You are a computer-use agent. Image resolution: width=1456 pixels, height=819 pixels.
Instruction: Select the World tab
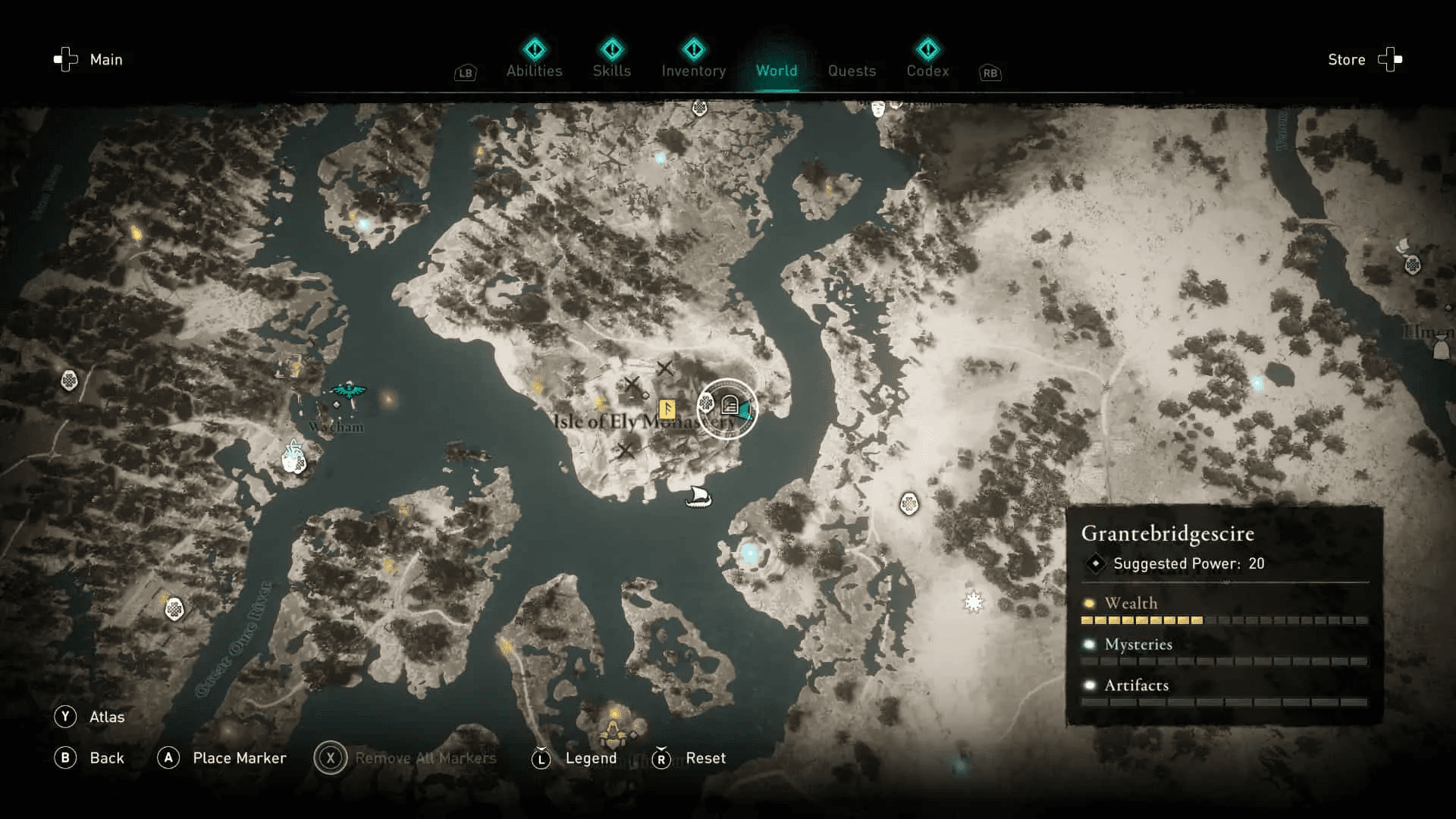[777, 71]
